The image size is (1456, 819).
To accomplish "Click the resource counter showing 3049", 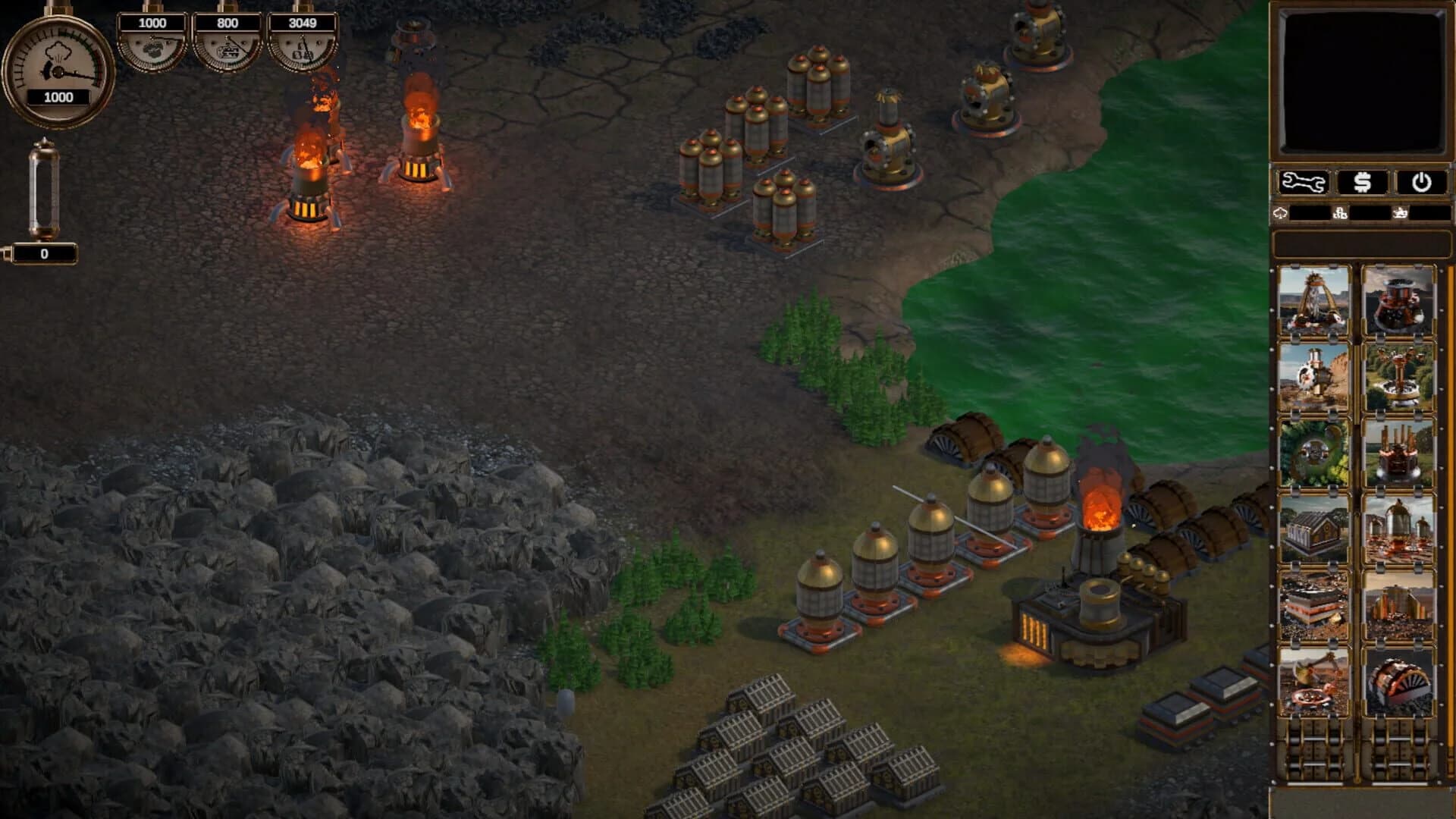I will pos(303,23).
